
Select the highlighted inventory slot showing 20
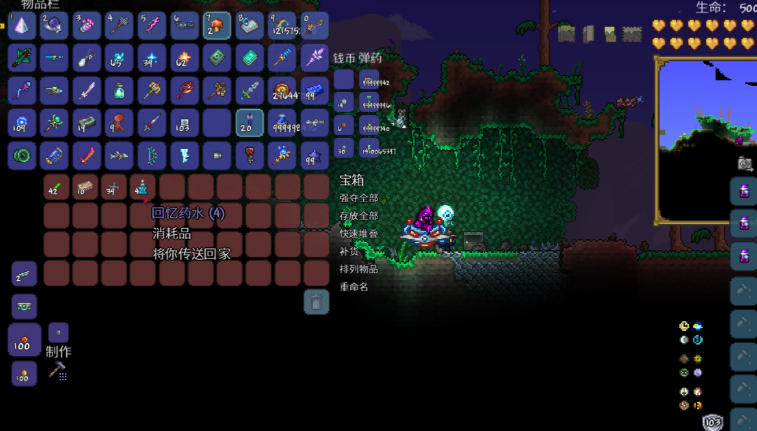point(249,122)
